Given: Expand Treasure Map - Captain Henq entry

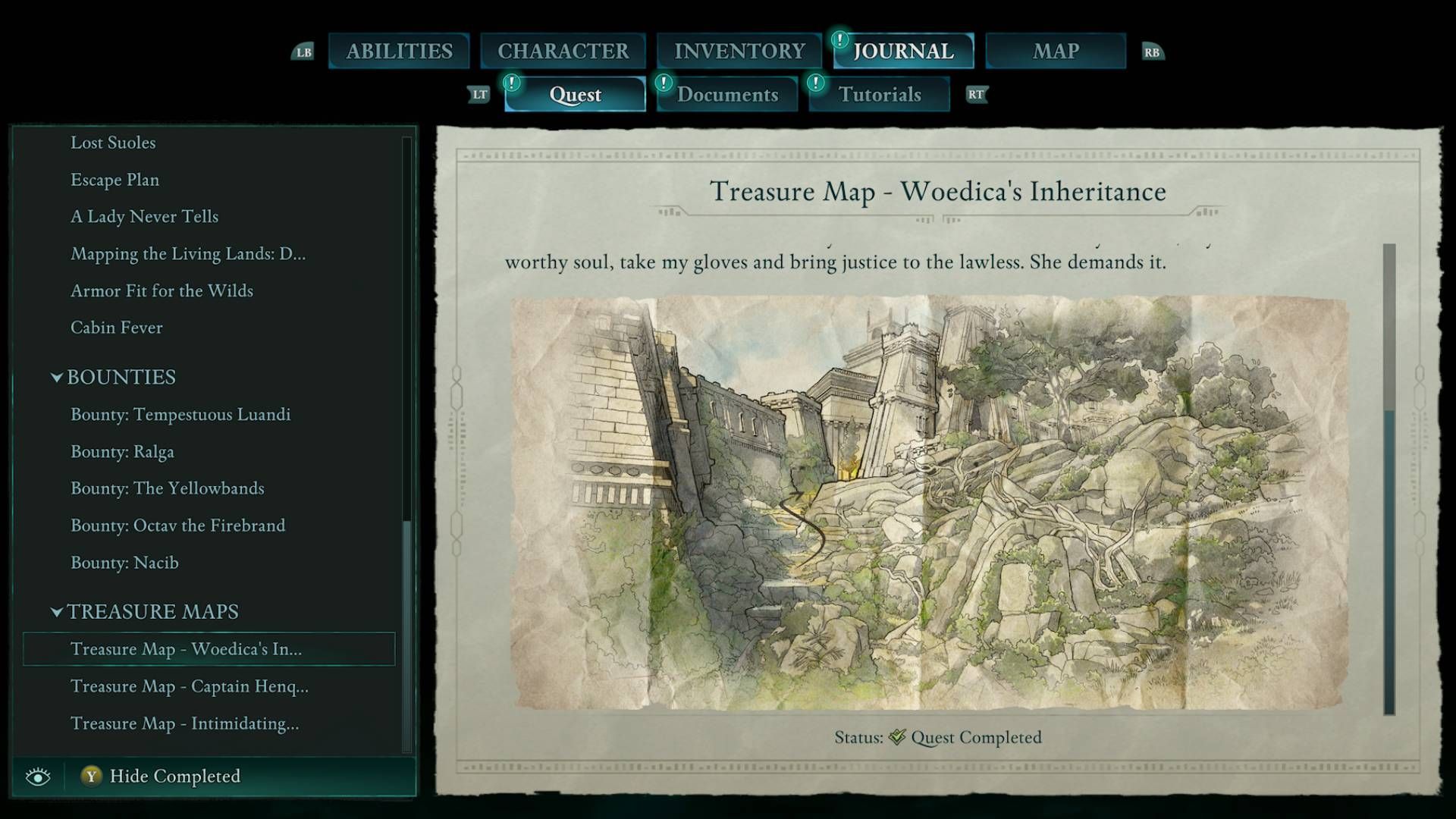Looking at the screenshot, I should click(189, 686).
